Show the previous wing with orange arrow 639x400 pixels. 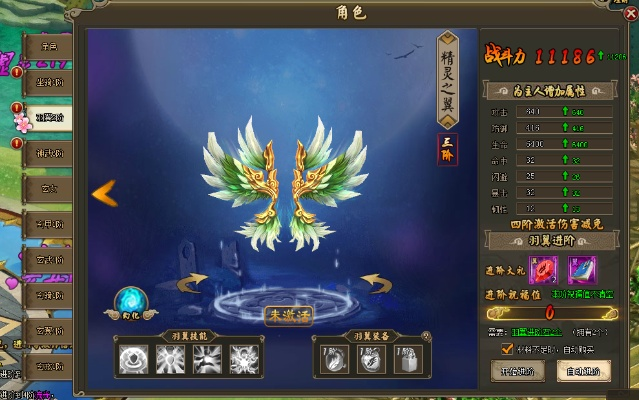pyautogui.click(x=104, y=193)
